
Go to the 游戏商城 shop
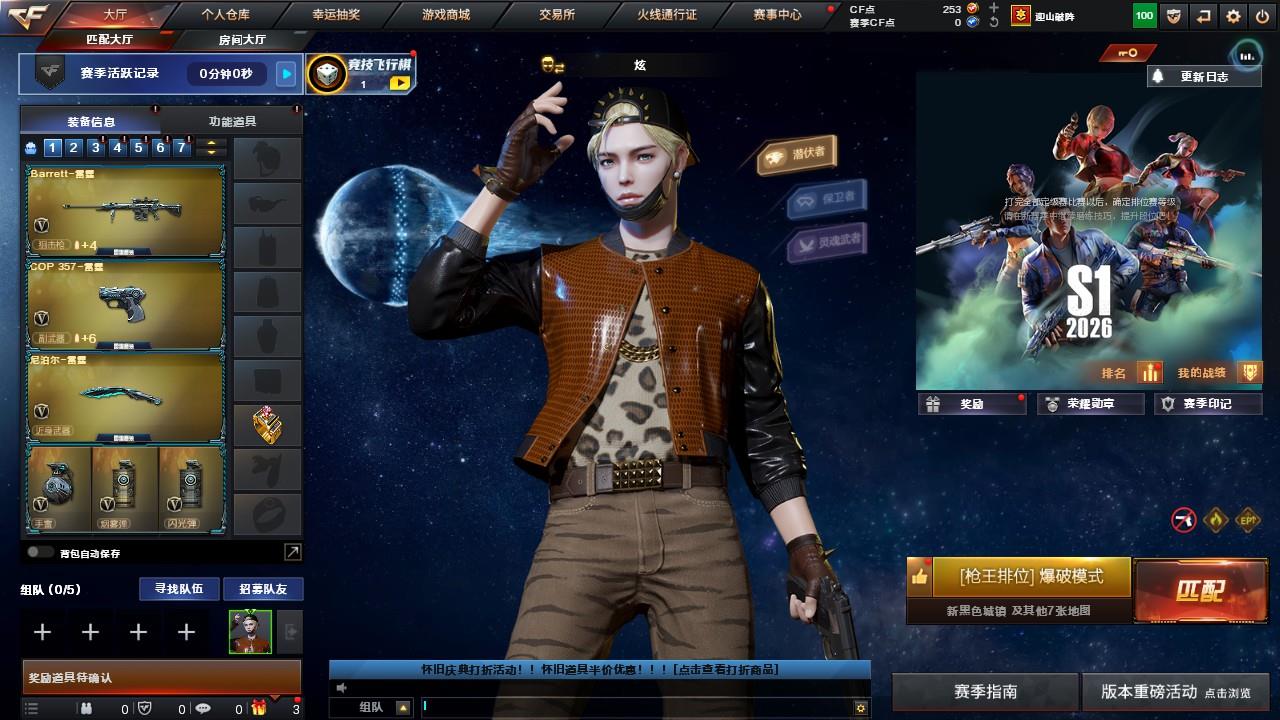click(446, 15)
